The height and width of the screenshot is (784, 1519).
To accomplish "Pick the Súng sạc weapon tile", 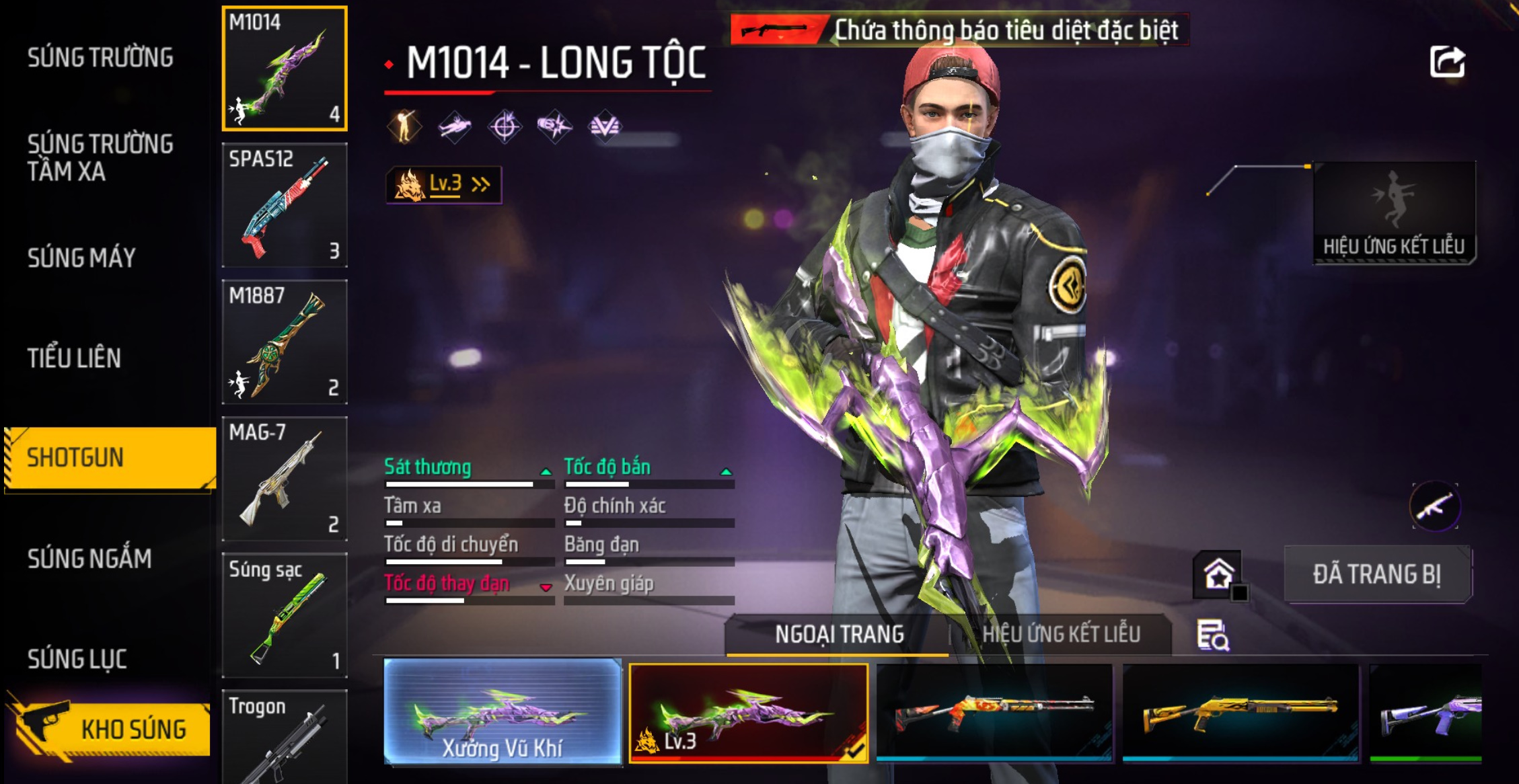I will (285, 615).
